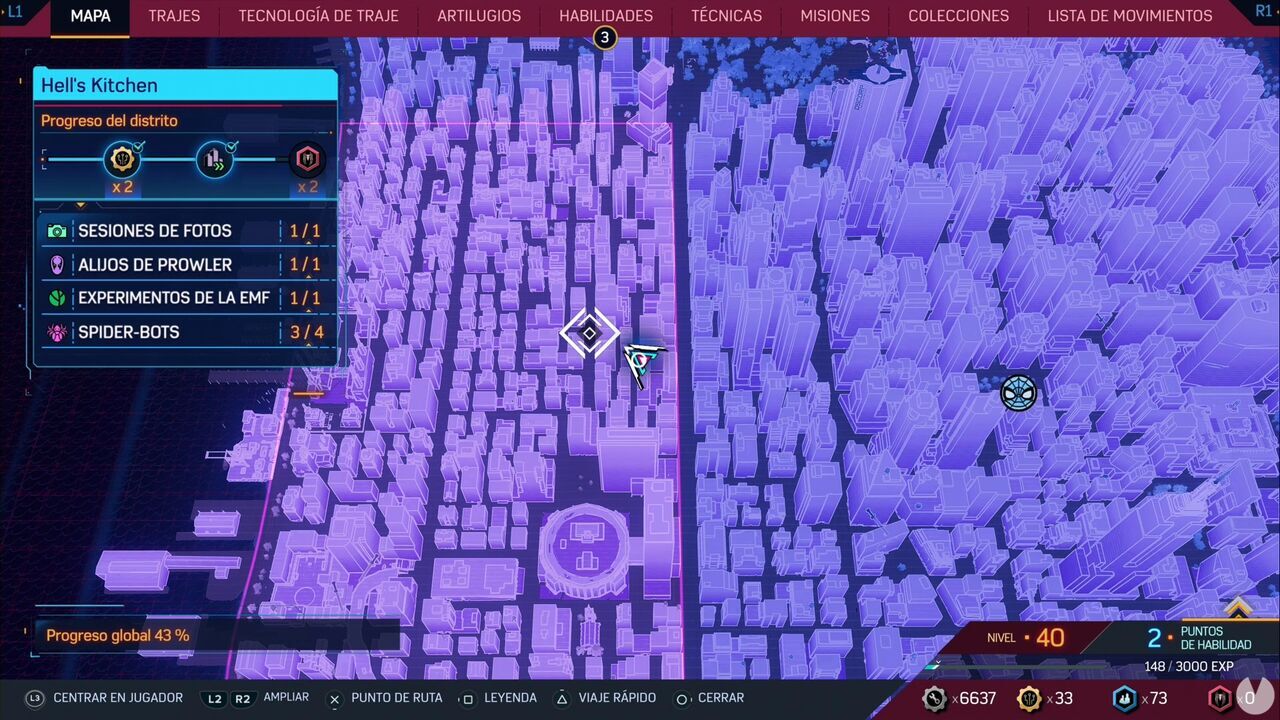Select the tech parts icon showing x73
1280x720 pixels.
pos(1124,698)
